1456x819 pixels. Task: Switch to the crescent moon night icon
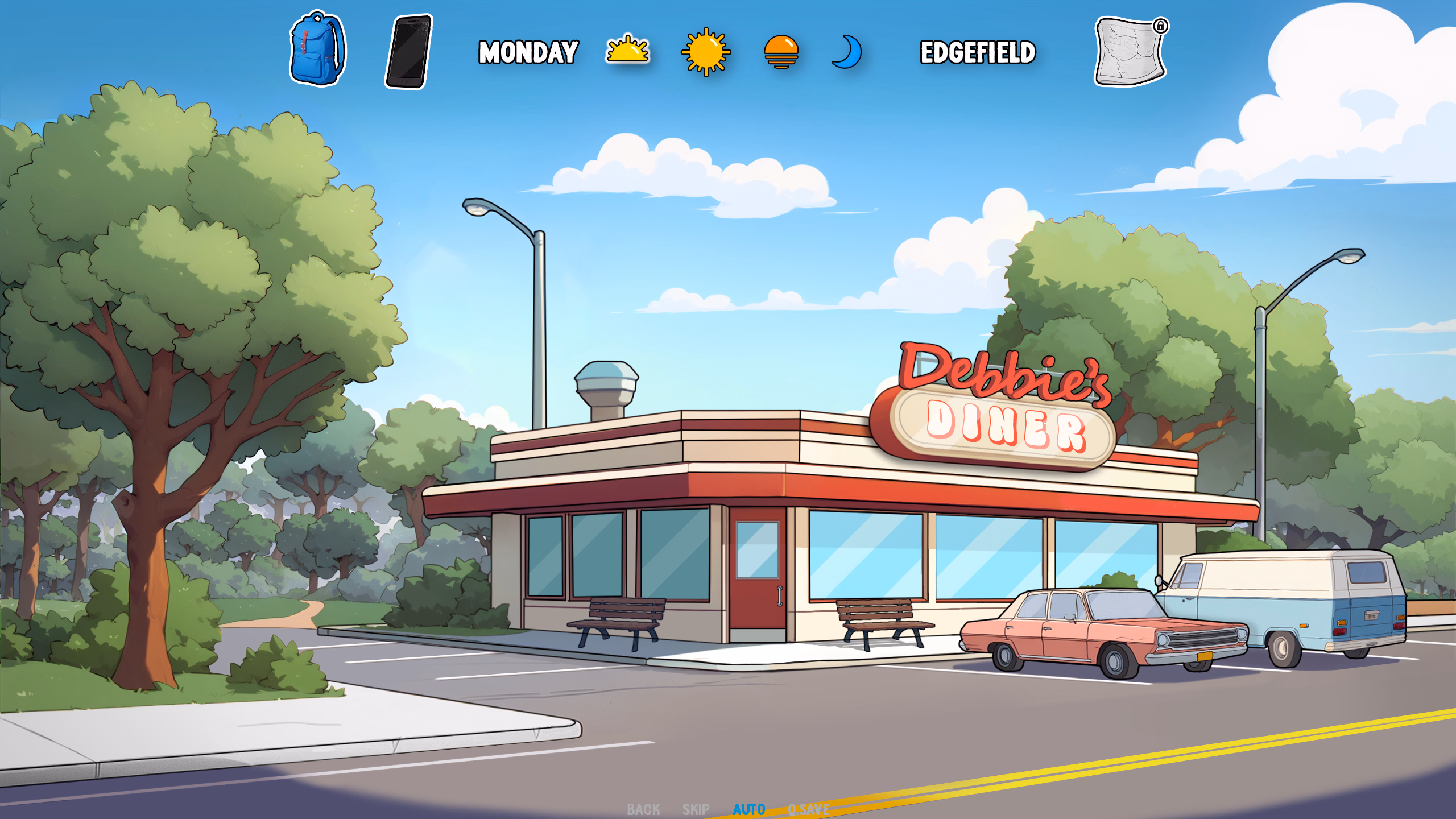tap(847, 52)
